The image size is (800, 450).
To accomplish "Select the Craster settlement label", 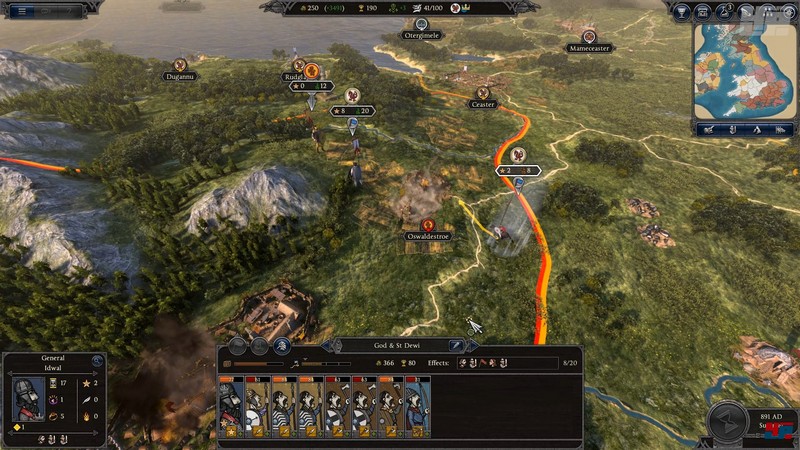I will tap(484, 104).
